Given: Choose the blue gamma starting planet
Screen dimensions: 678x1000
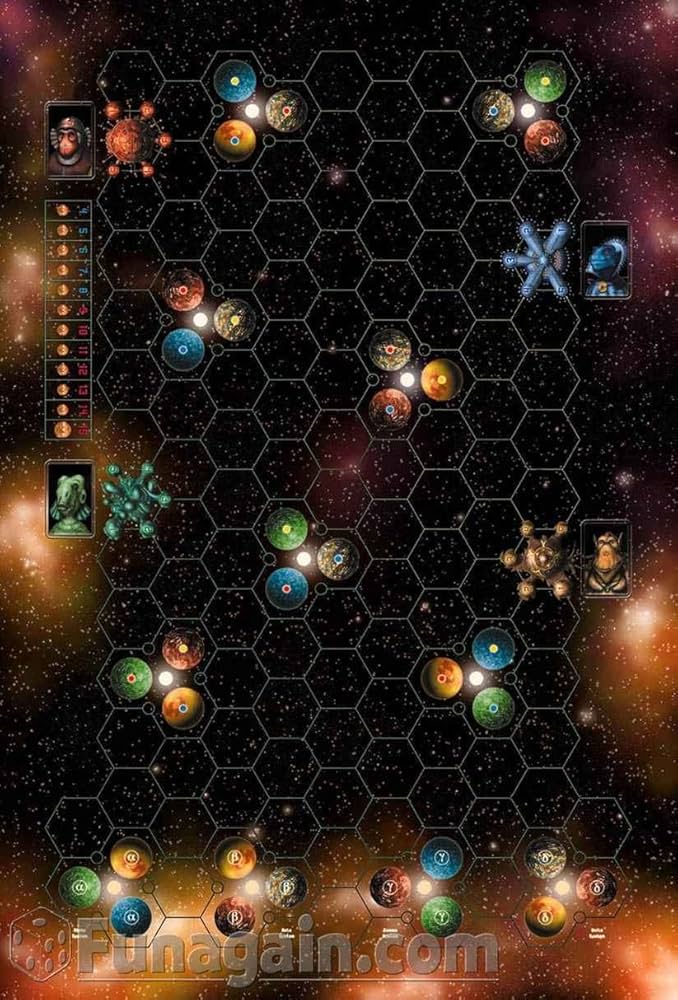Looking at the screenshot, I should coord(441,857).
